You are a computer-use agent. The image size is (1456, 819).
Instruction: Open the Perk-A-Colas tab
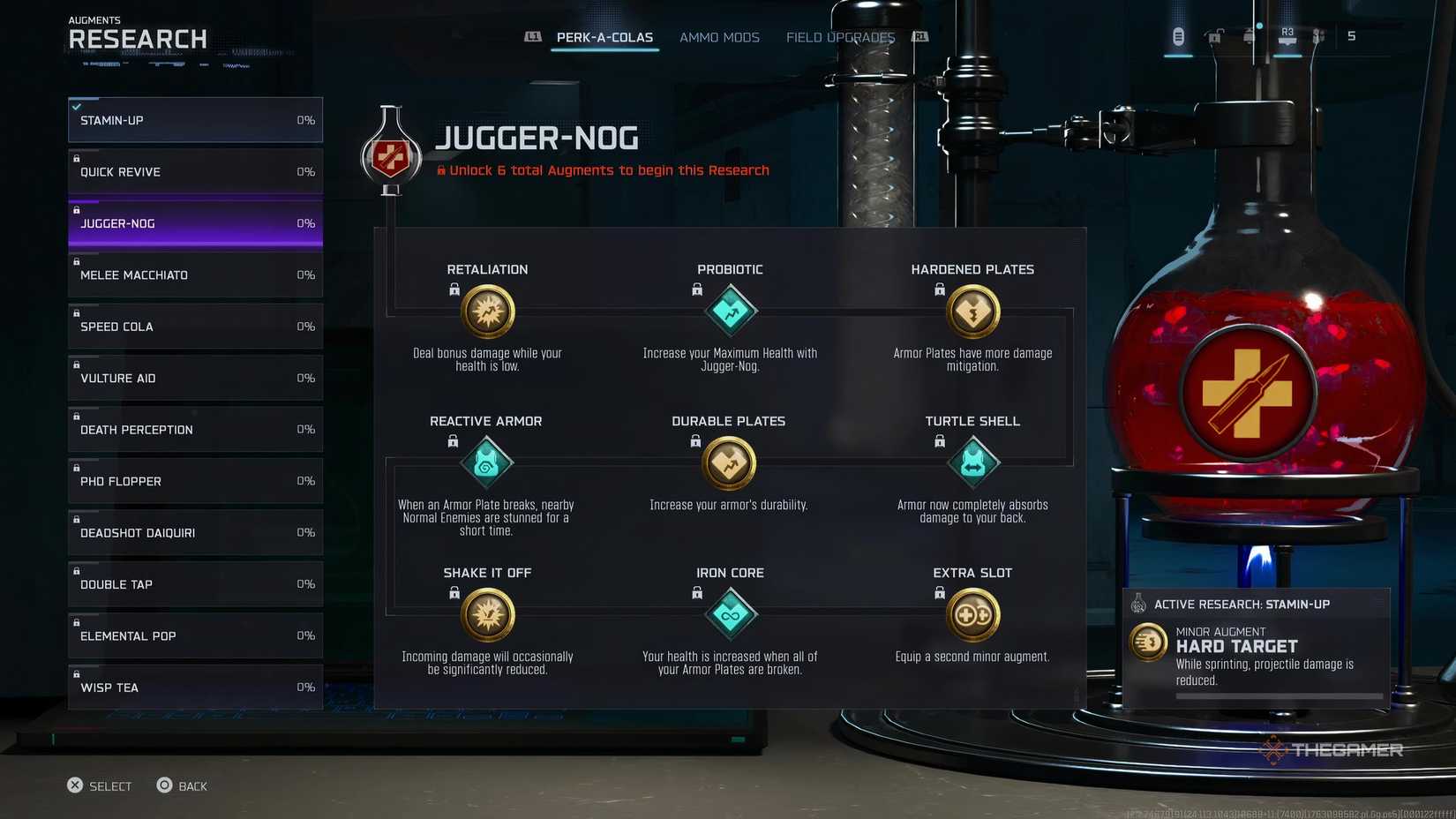tap(604, 37)
